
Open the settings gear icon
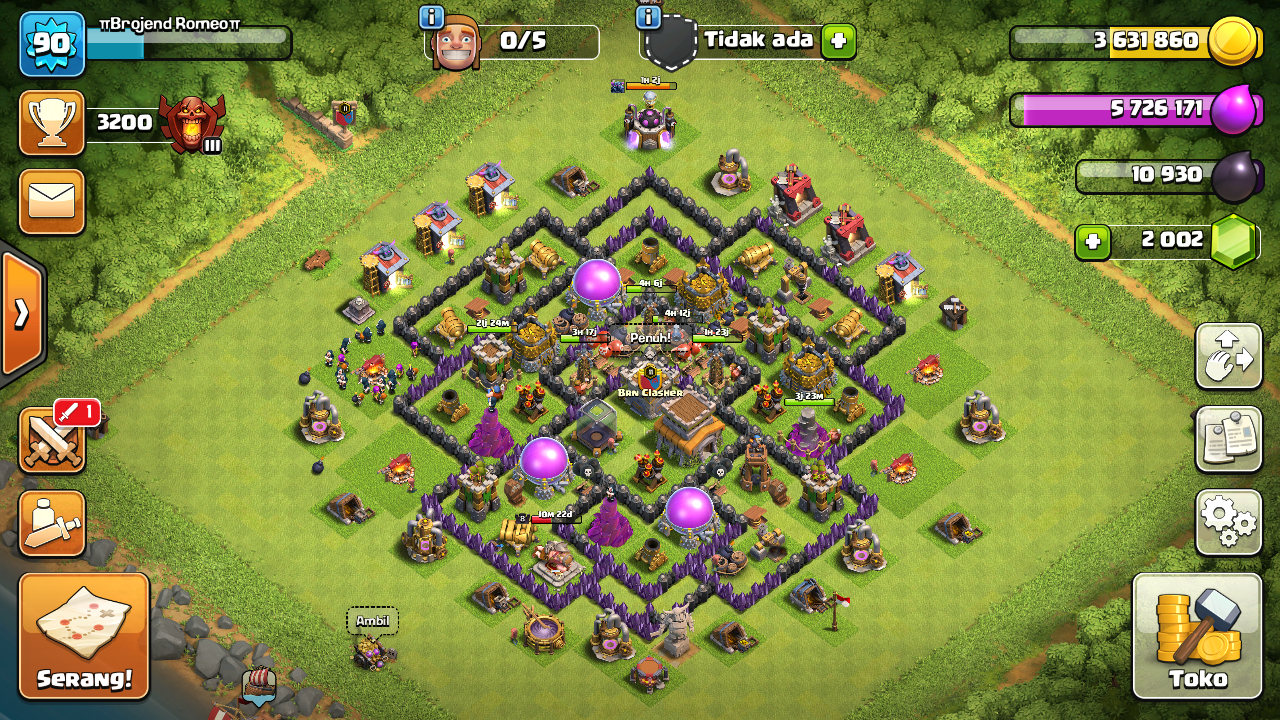click(x=1228, y=520)
